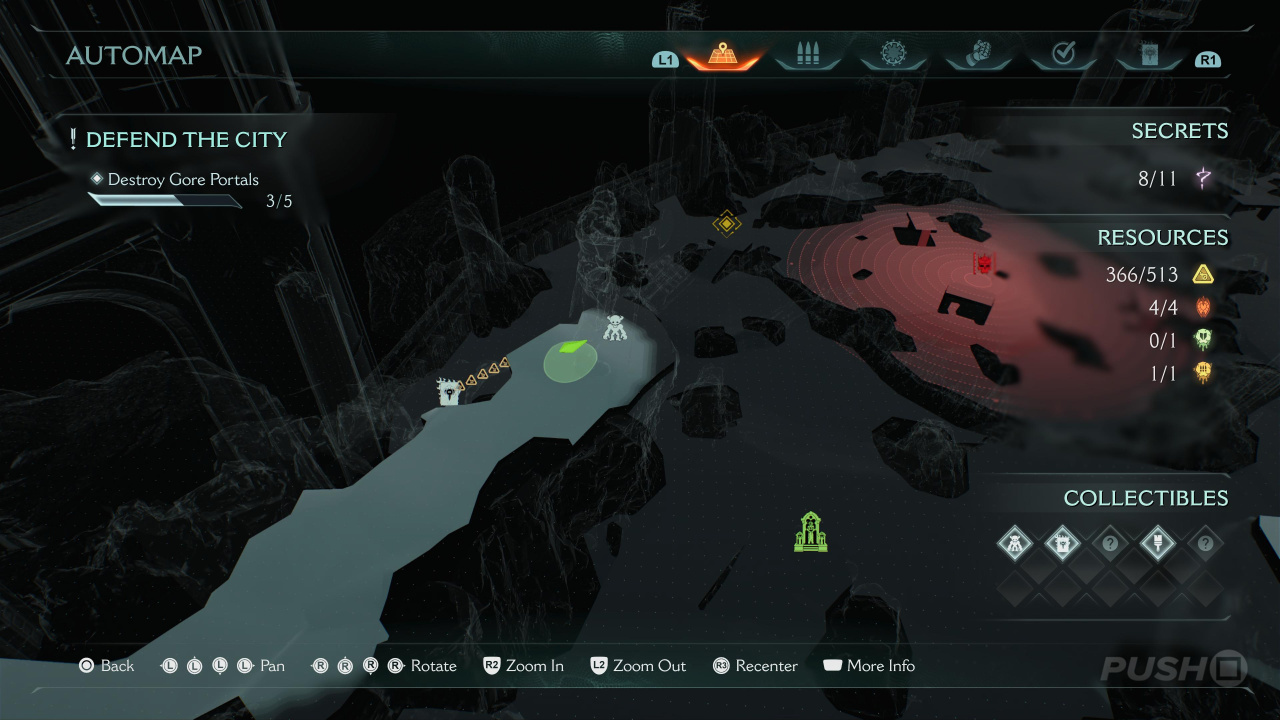Select the green shrine map marker
The width and height of the screenshot is (1280, 720).
point(810,532)
